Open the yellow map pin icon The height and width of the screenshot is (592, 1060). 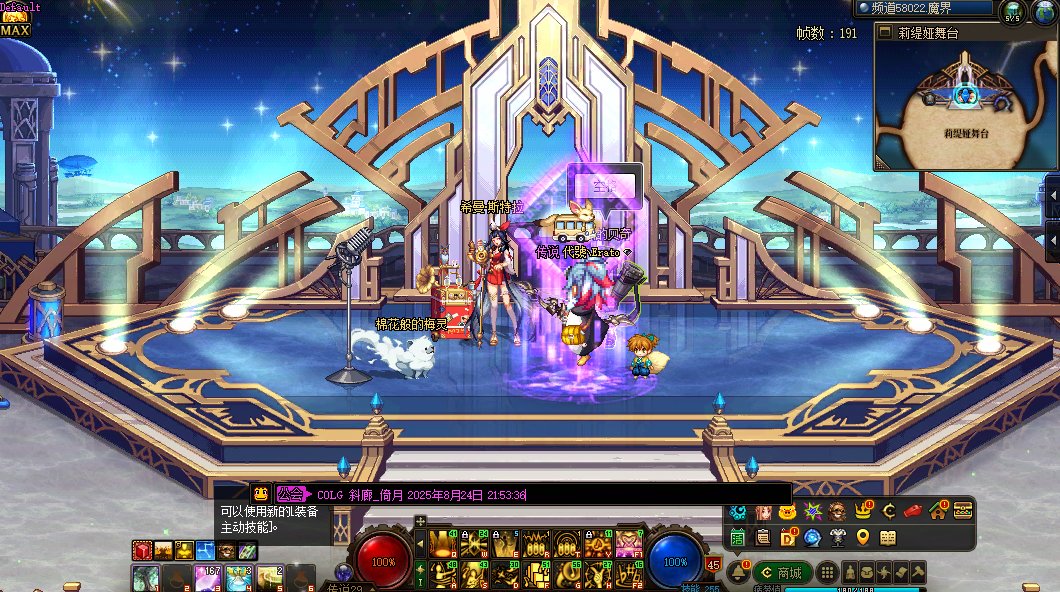click(x=863, y=538)
